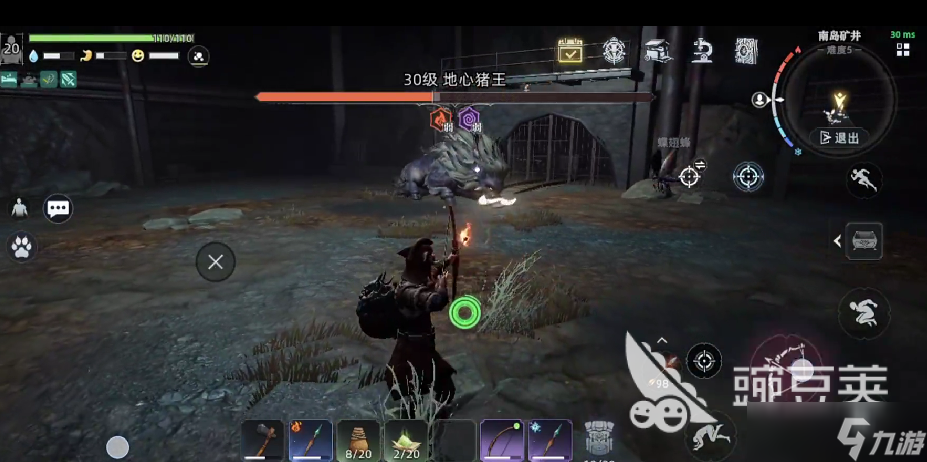Image resolution: width=927 pixels, height=462 pixels.
Task: Select the purple bow hotbar slot
Action: click(502, 440)
